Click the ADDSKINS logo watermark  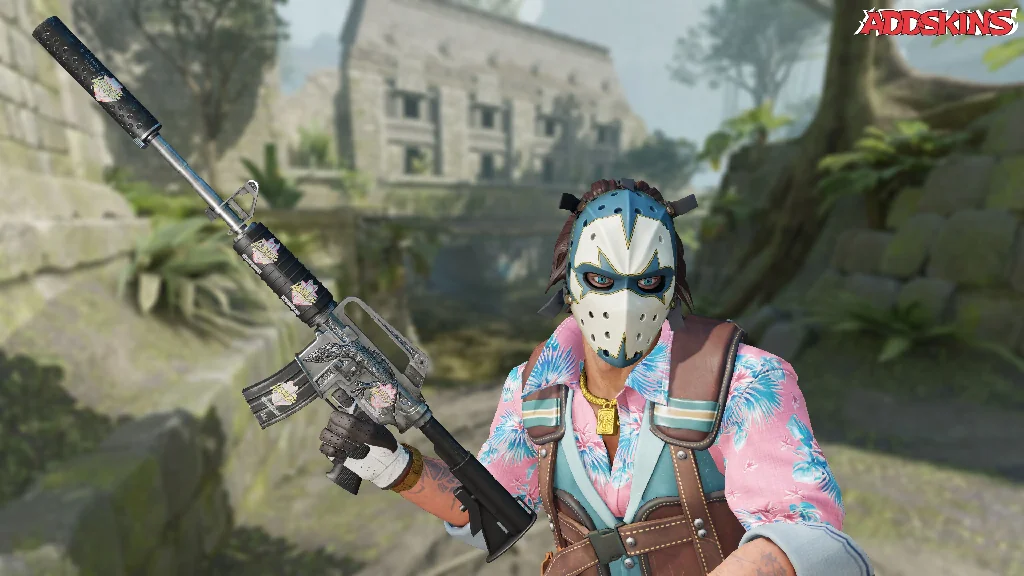coord(935,22)
